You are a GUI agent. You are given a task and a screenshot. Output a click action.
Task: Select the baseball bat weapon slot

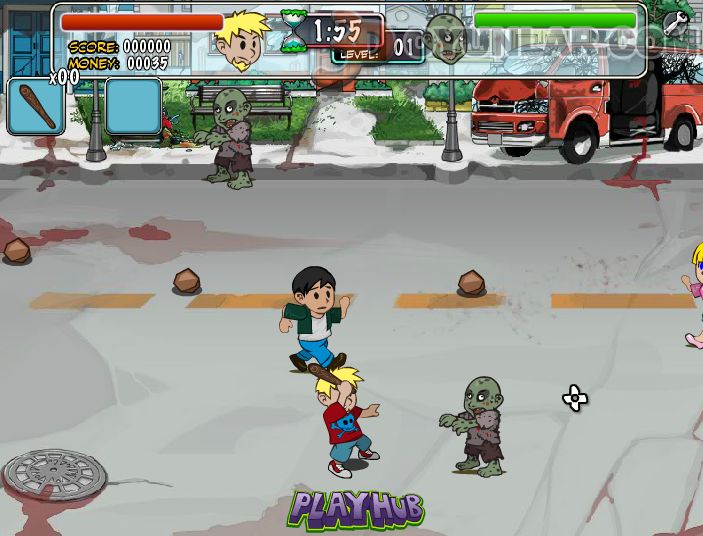(x=36, y=107)
